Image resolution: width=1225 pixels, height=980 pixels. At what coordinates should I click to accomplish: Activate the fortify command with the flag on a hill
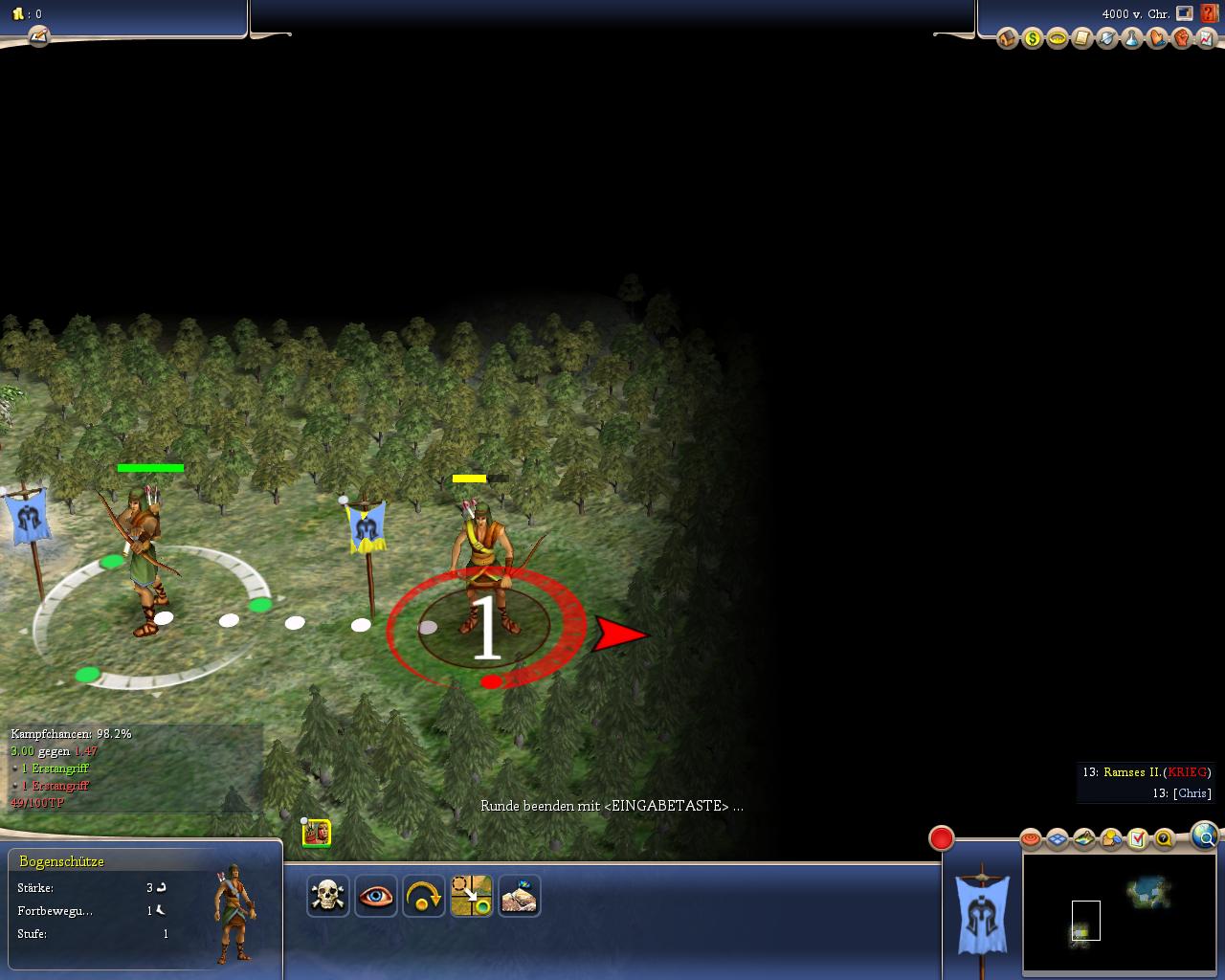click(520, 897)
